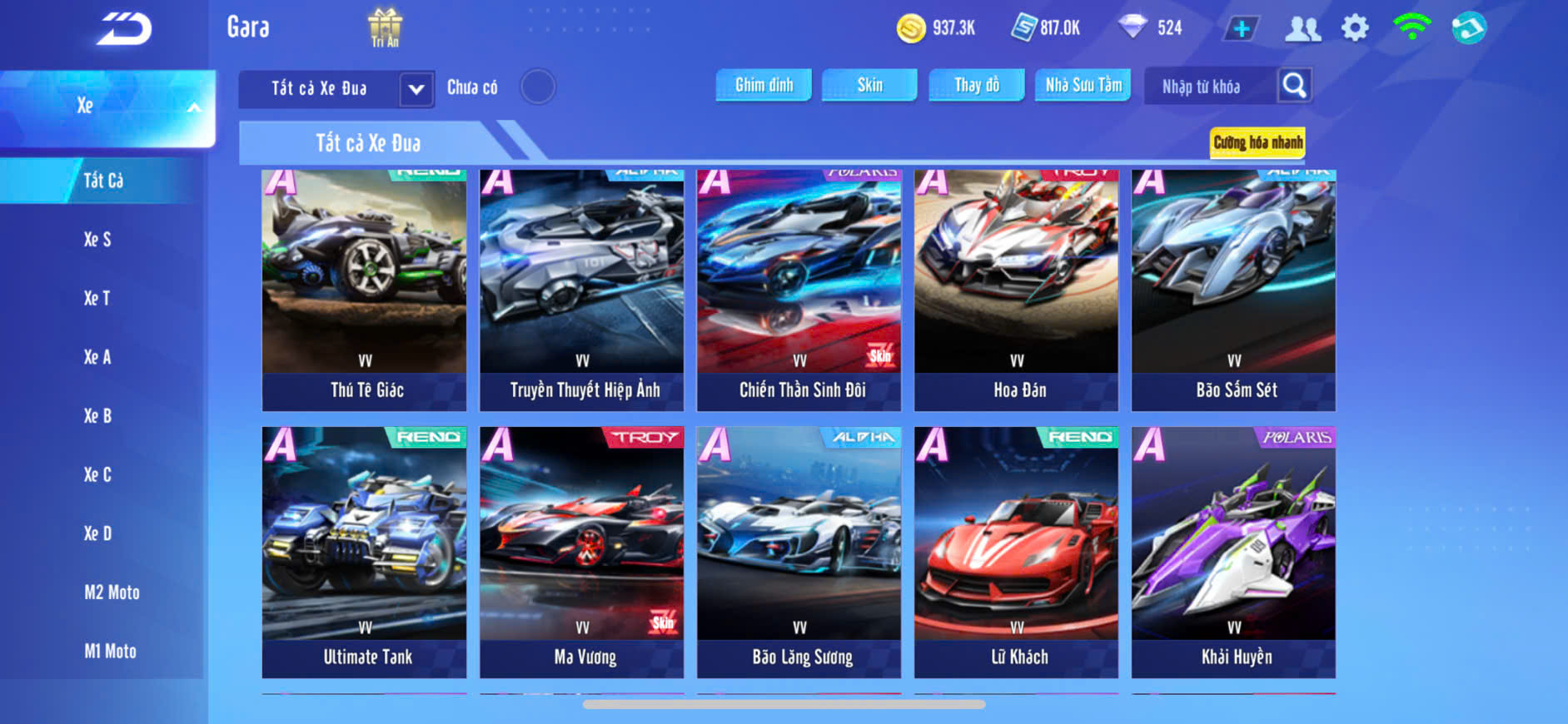
Task: Select the Khải Huyền car card
Action: coord(1233,552)
